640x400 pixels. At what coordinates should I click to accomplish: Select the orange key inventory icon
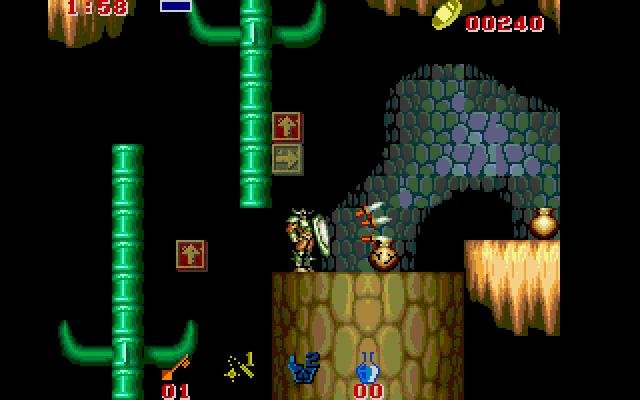[x=174, y=367]
